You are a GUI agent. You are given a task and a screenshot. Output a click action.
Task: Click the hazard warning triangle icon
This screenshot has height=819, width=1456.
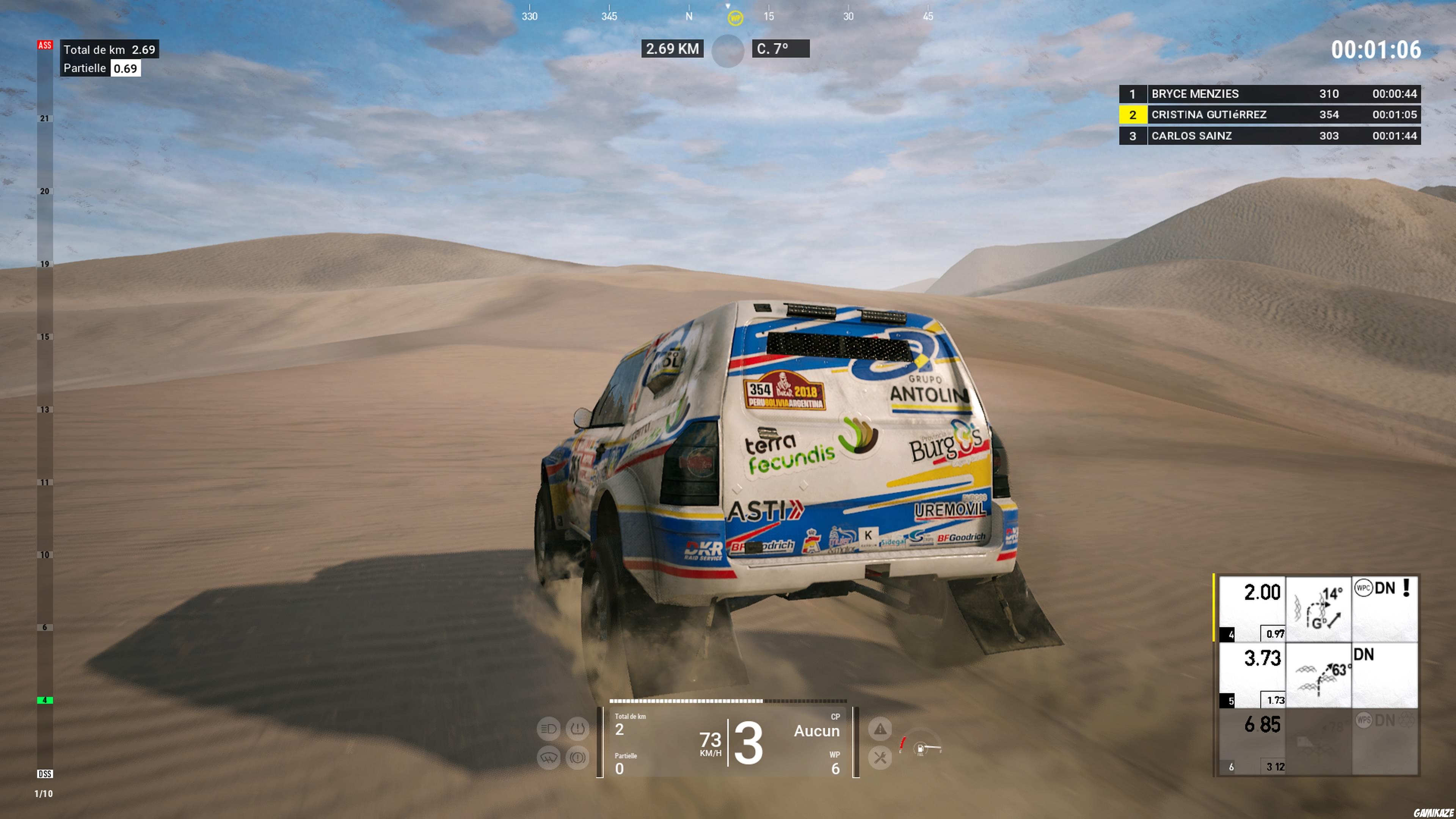point(880,729)
